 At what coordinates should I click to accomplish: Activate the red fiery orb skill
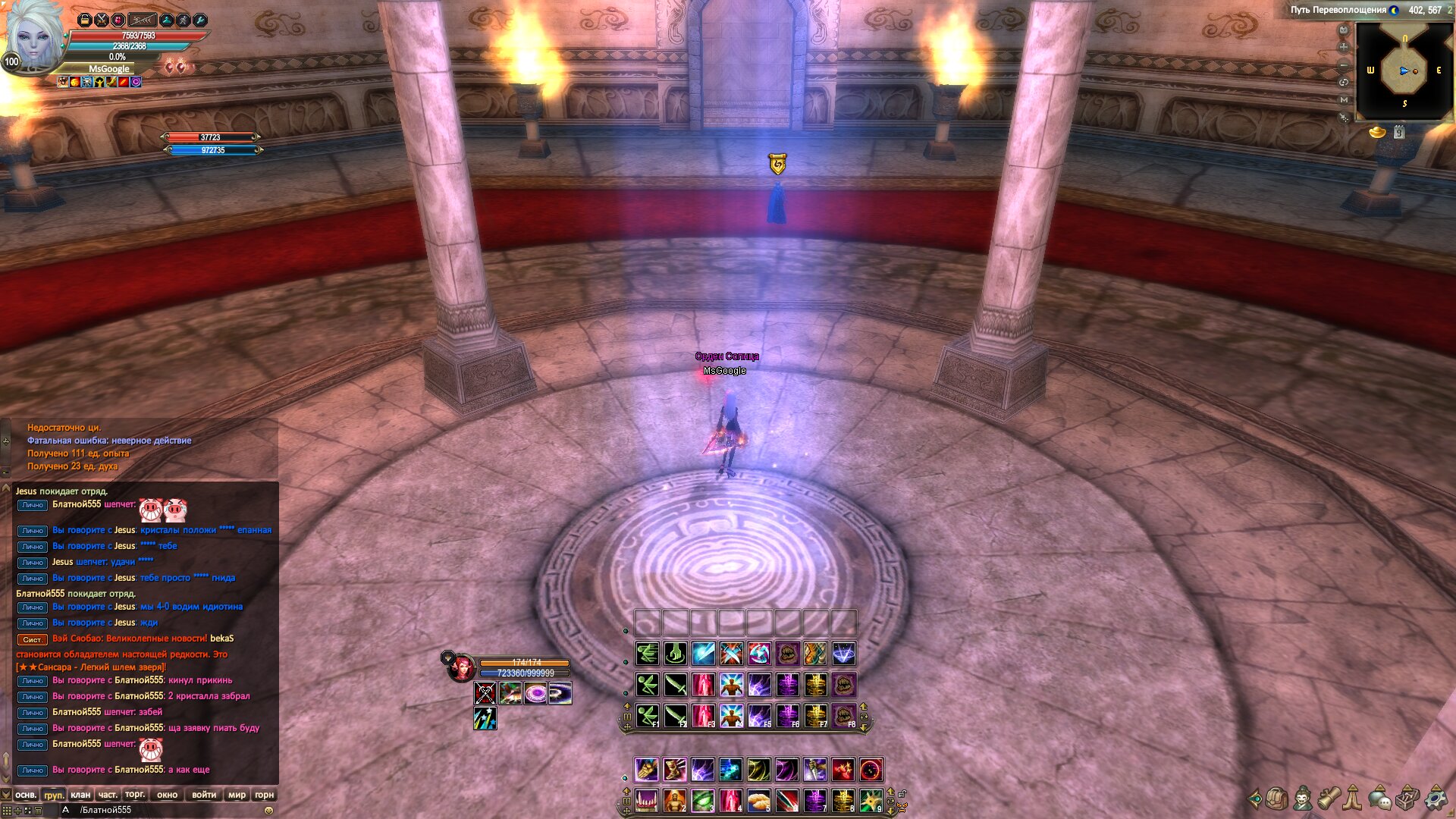coord(871,770)
